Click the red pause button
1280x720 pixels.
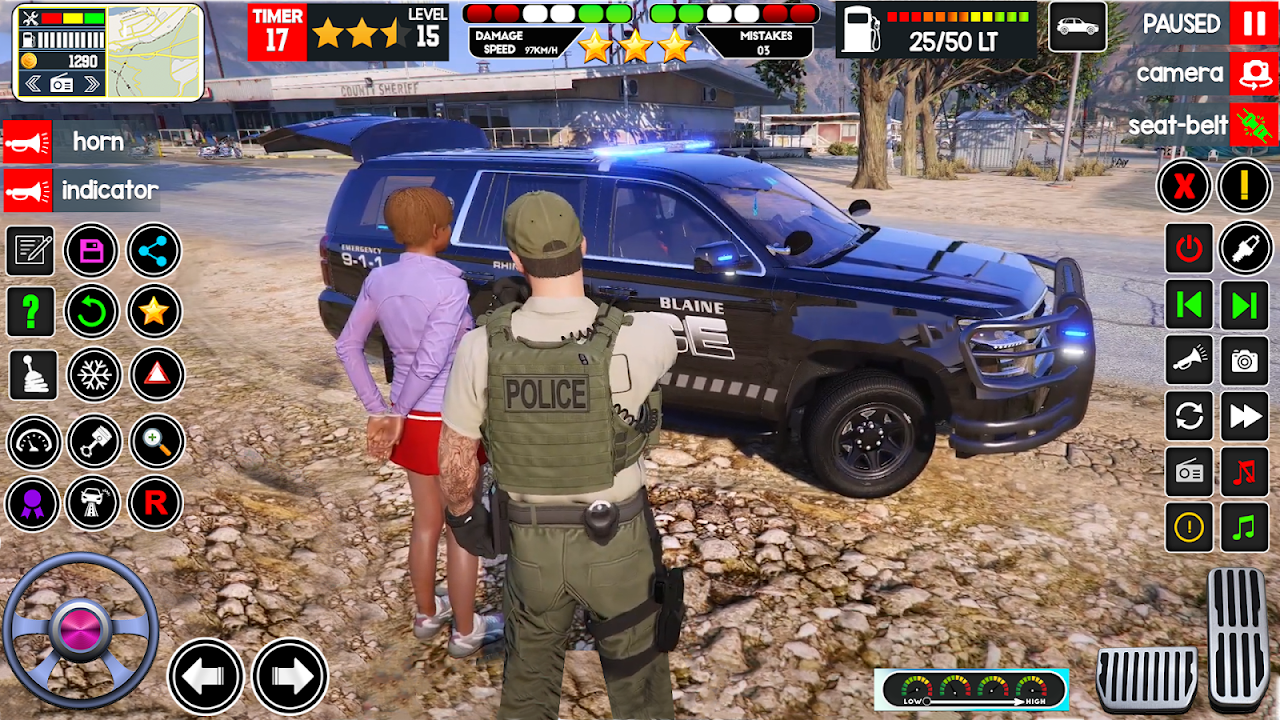[1254, 24]
